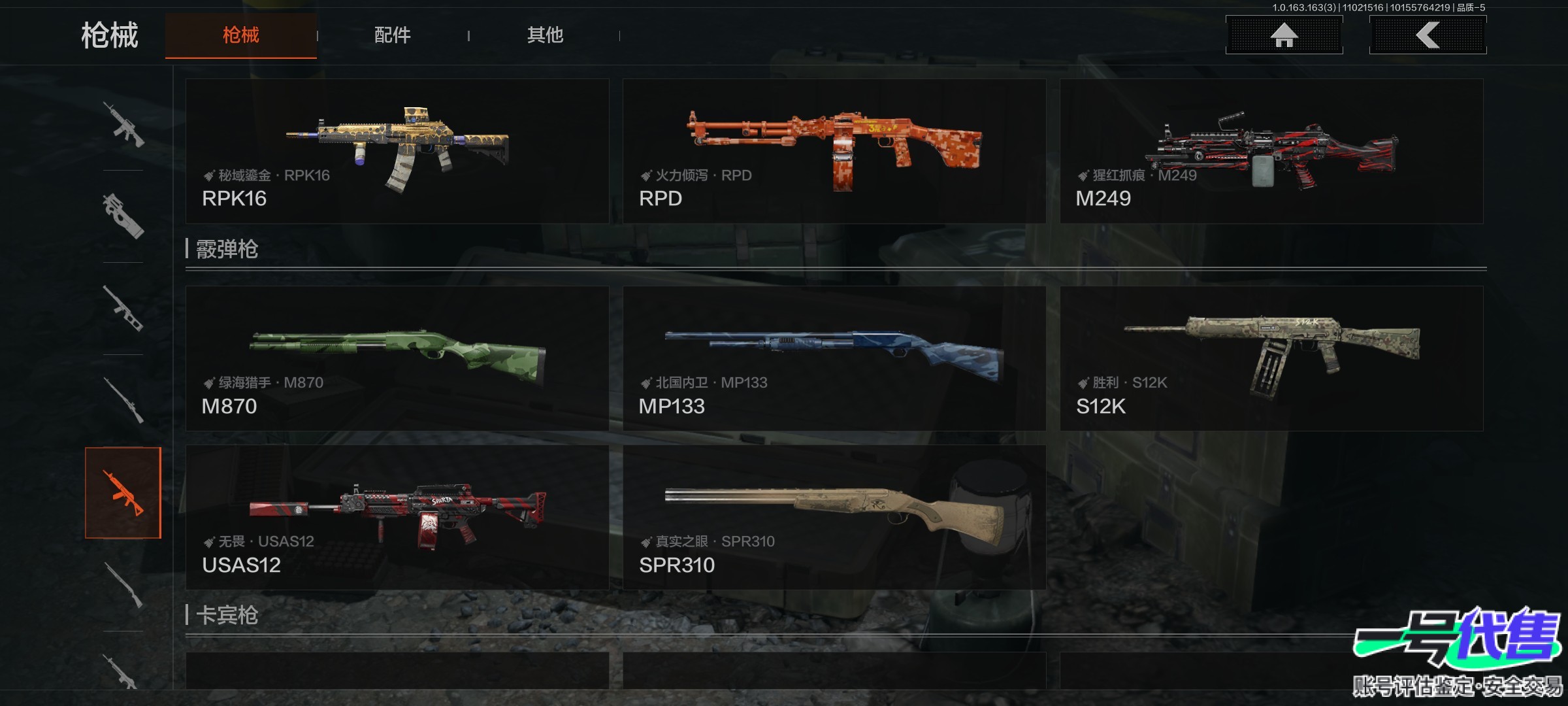
Task: Pick the blue MP133 shotgun
Action: [834, 358]
